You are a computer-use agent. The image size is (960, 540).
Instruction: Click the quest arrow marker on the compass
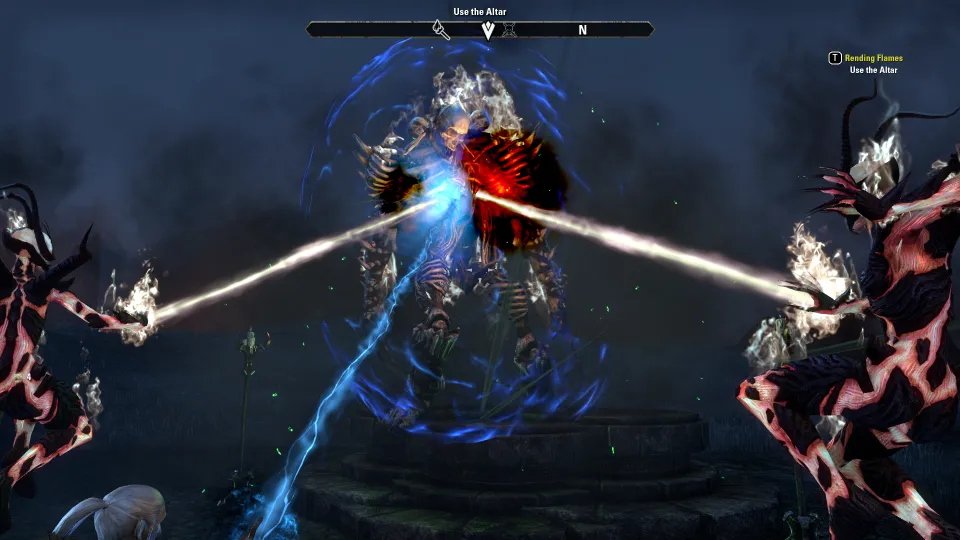(488, 30)
